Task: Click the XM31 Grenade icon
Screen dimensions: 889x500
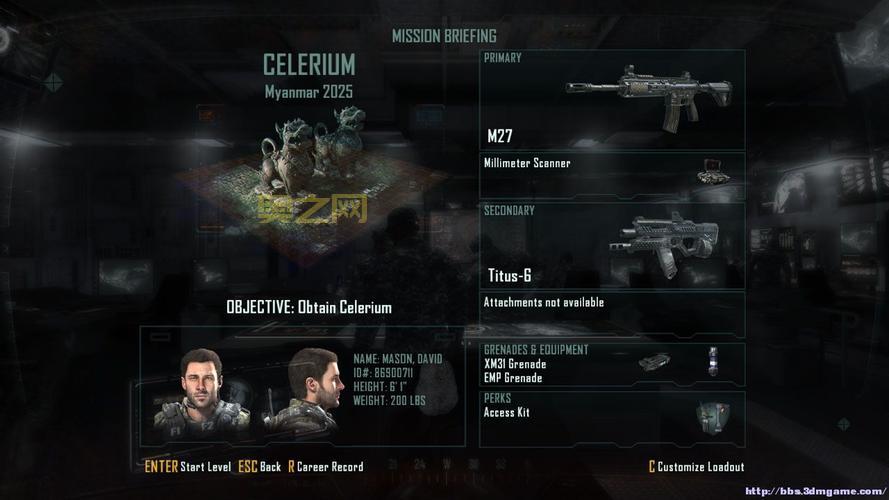Action: click(x=654, y=361)
